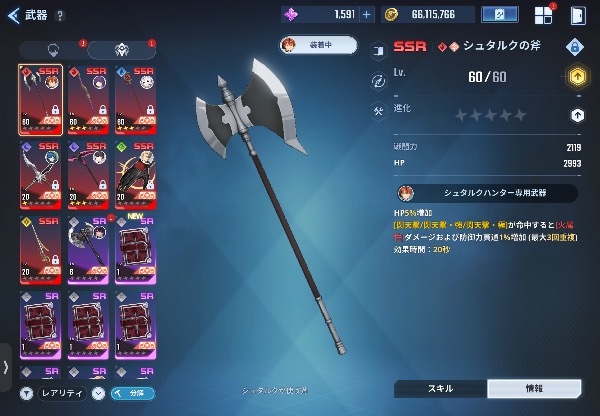This screenshot has height=416, width=600.
Task: Open the 分解 dismantle function
Action: (133, 394)
